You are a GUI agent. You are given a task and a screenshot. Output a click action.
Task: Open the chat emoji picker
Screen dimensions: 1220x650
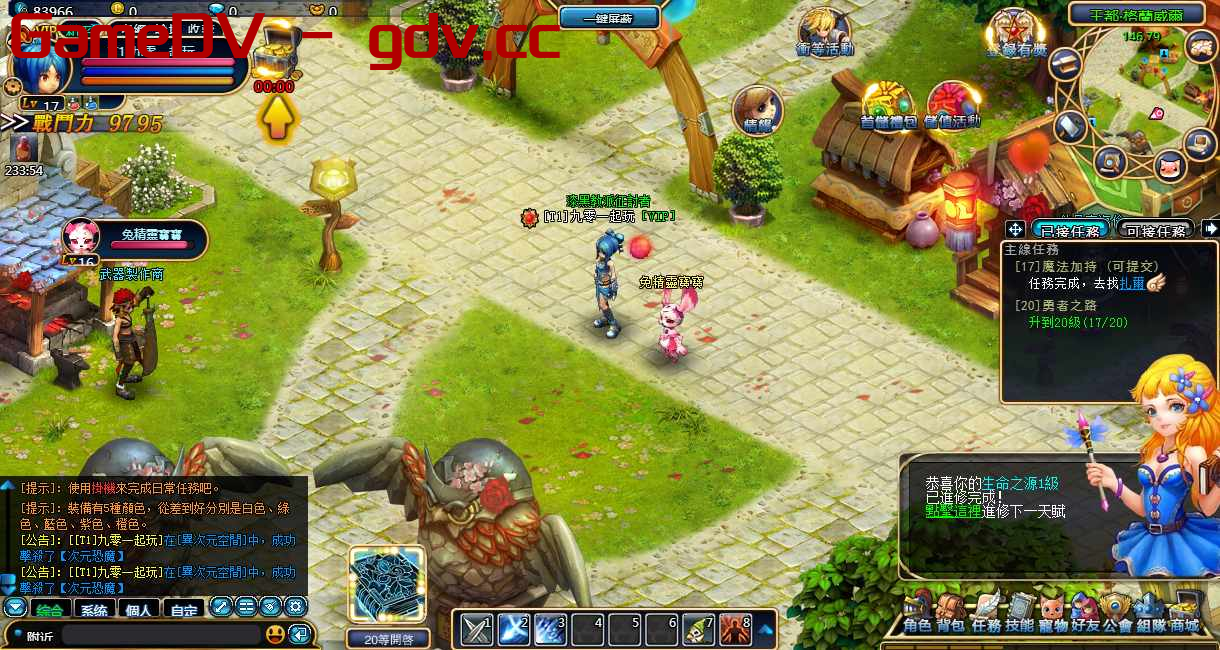point(275,634)
